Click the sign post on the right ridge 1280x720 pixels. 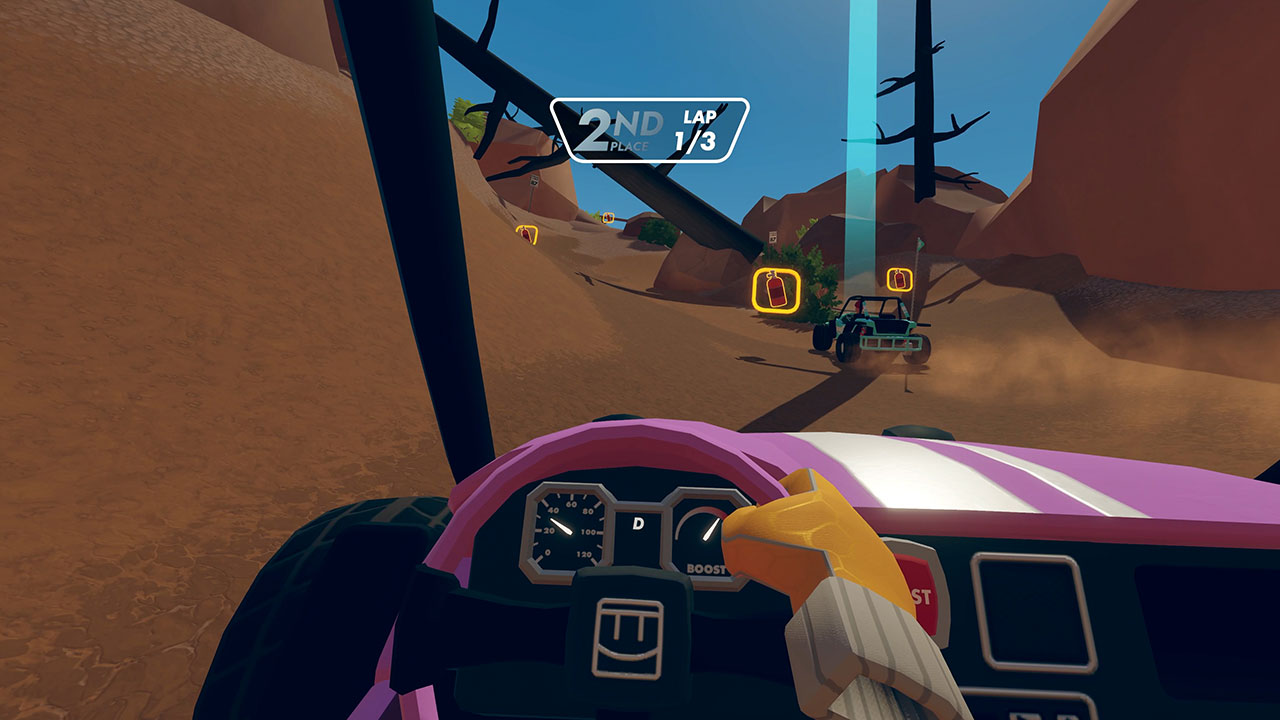pos(774,236)
